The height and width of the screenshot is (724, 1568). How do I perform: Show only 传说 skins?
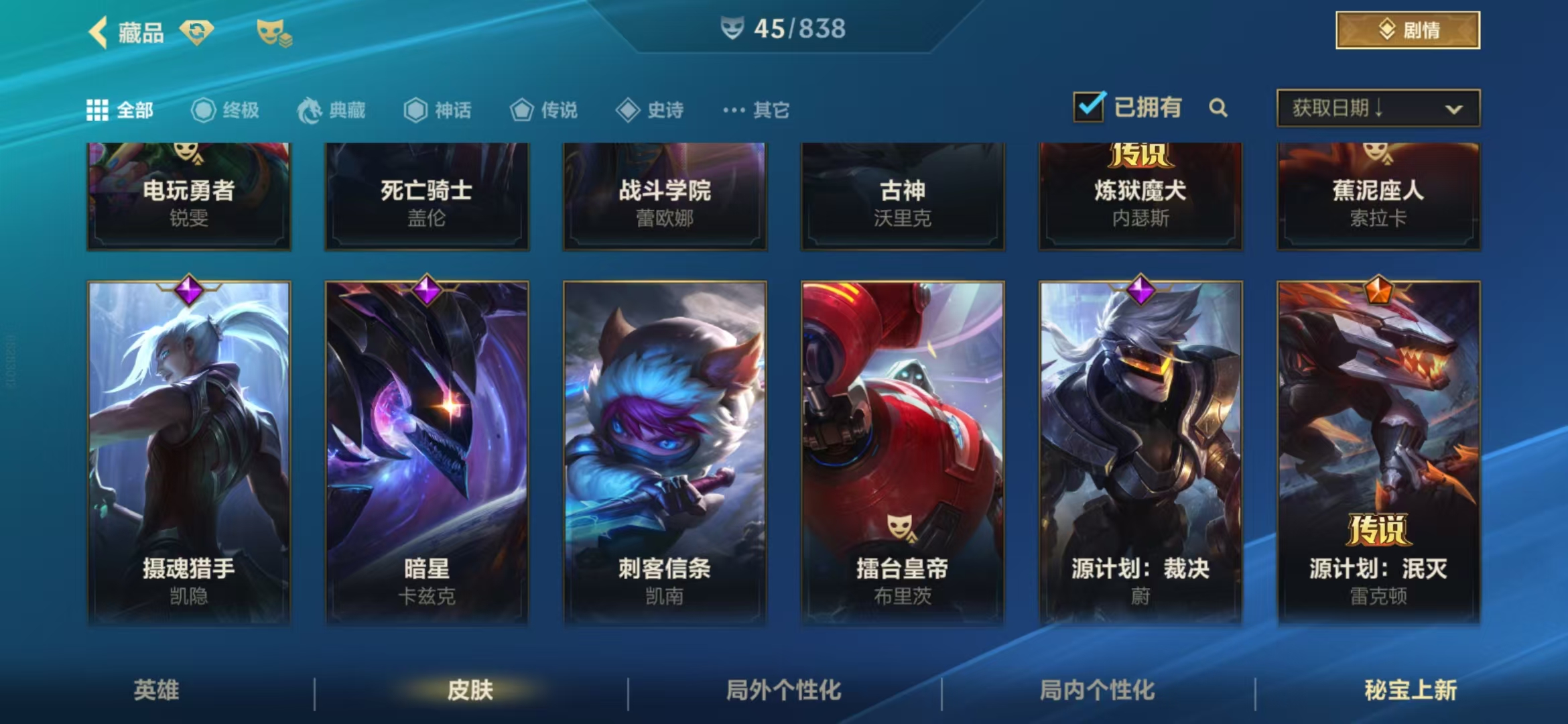pos(544,110)
